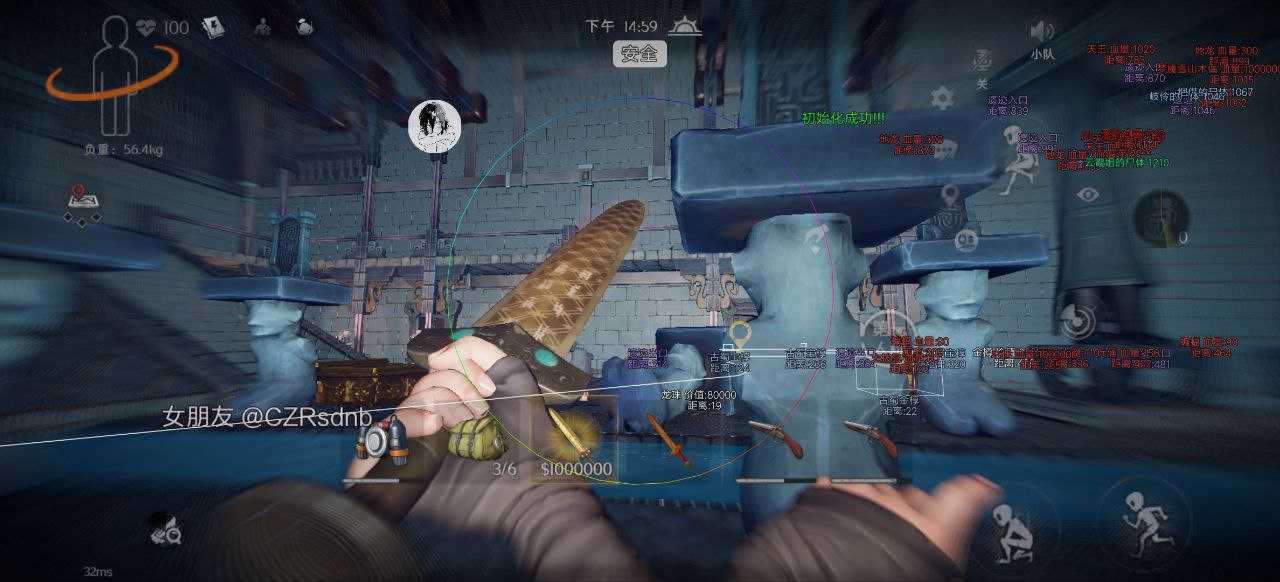This screenshot has height=582, width=1280.
Task: Select the oxygen tank hotbar slot
Action: click(x=384, y=441)
